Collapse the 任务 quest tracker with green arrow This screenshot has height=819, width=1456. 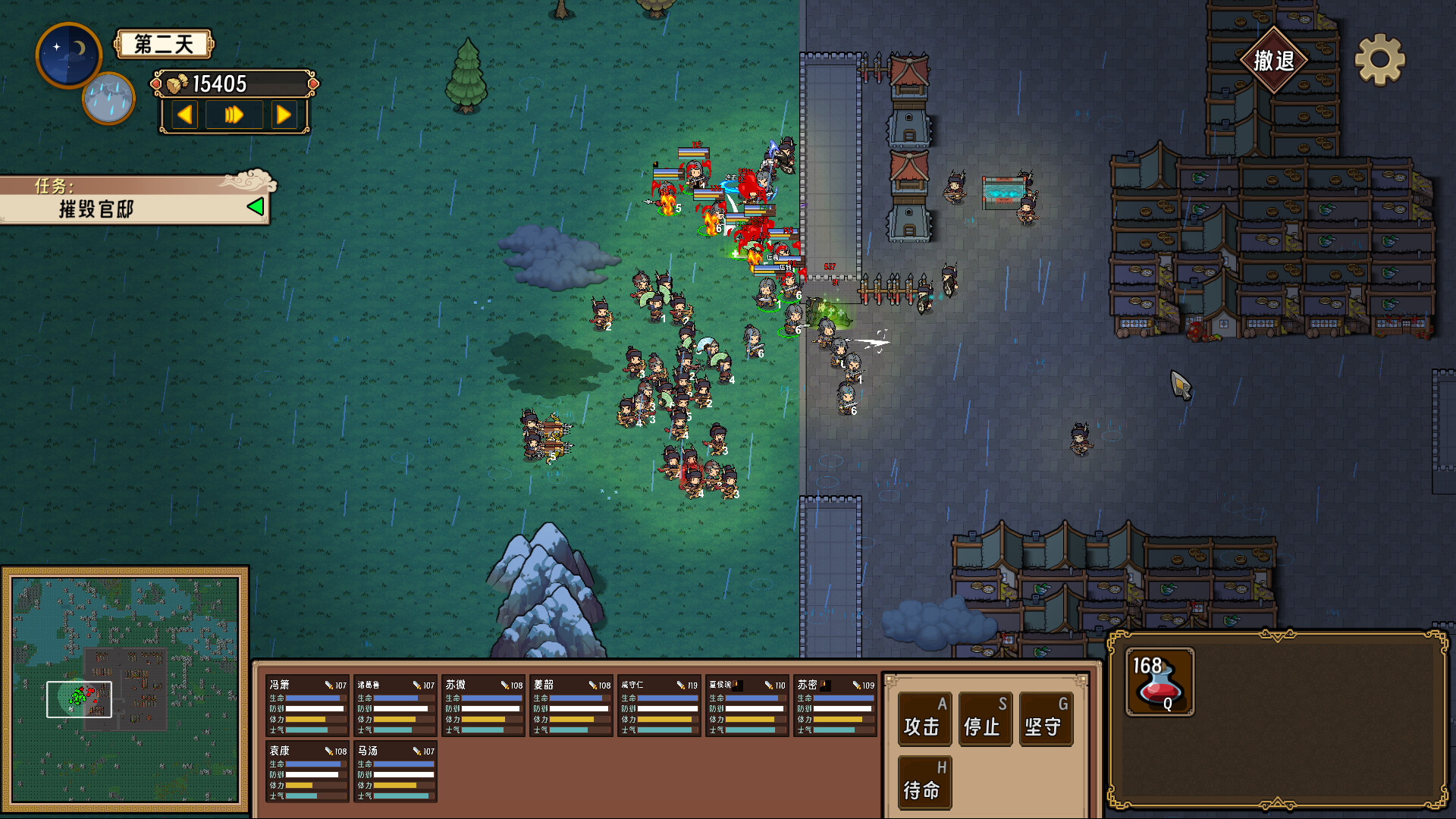[x=256, y=206]
